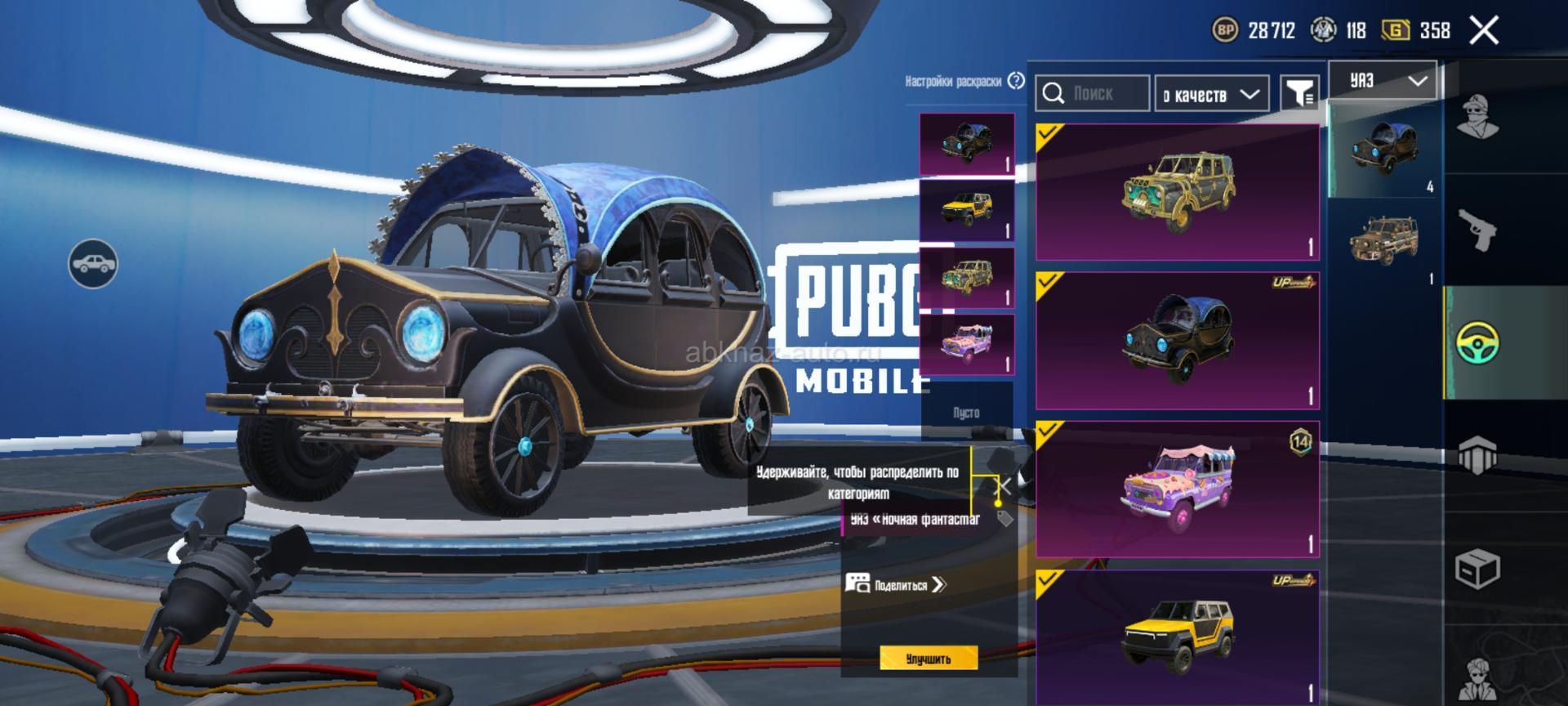Select the yellow UAZ in paint slots
This screenshot has height=706, width=1568.
[x=967, y=211]
